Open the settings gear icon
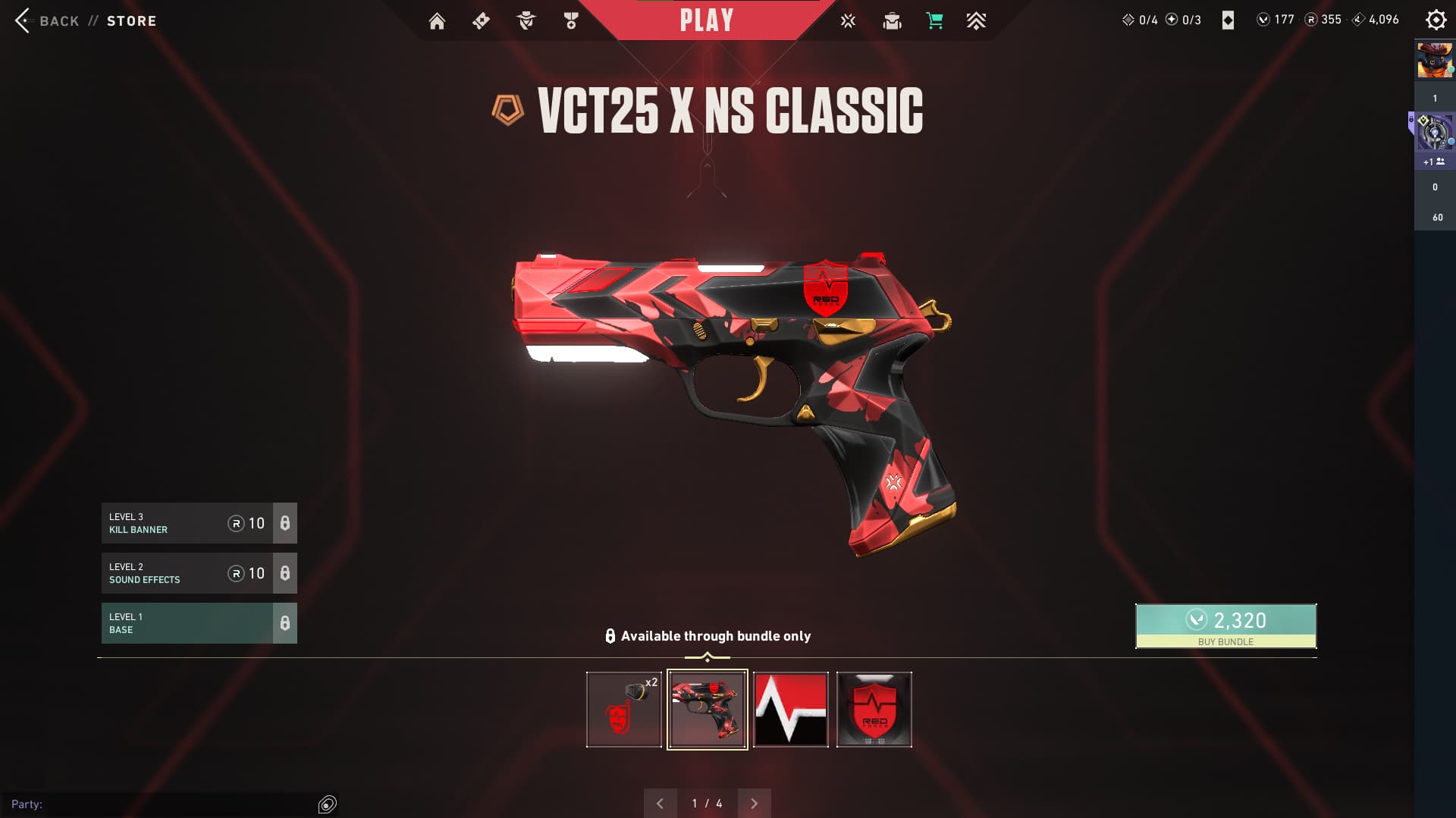The width and height of the screenshot is (1456, 818). (x=1436, y=20)
